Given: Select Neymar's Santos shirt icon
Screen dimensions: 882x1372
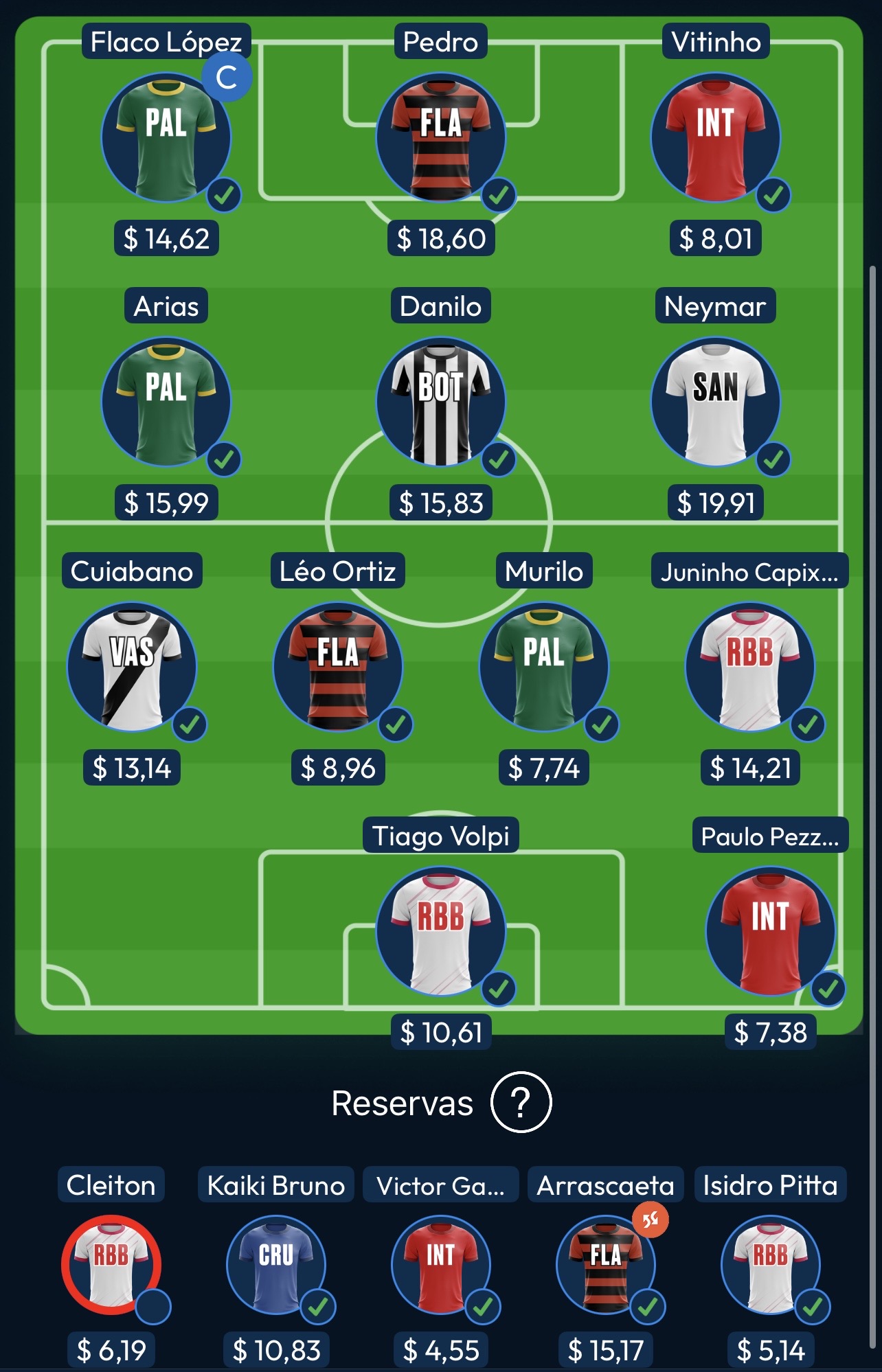Looking at the screenshot, I should 716,400.
